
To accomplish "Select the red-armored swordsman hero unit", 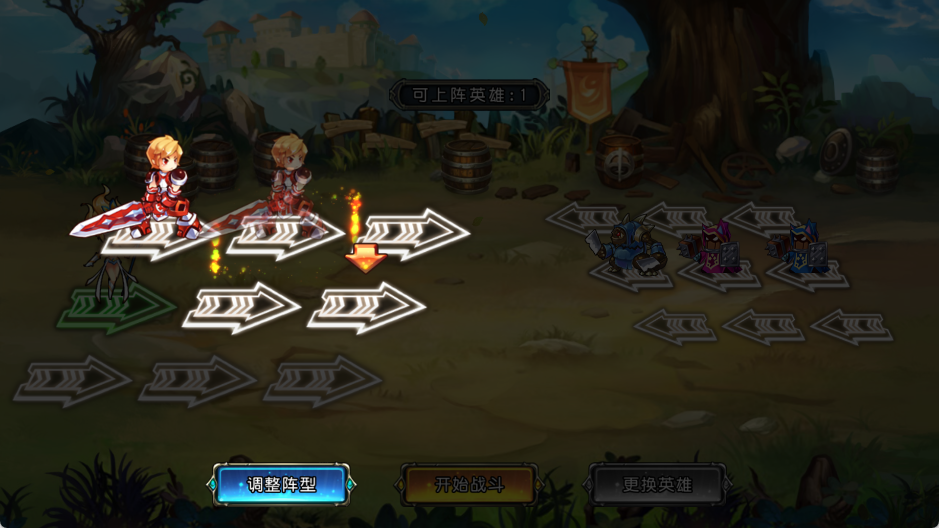I will coord(163,192).
